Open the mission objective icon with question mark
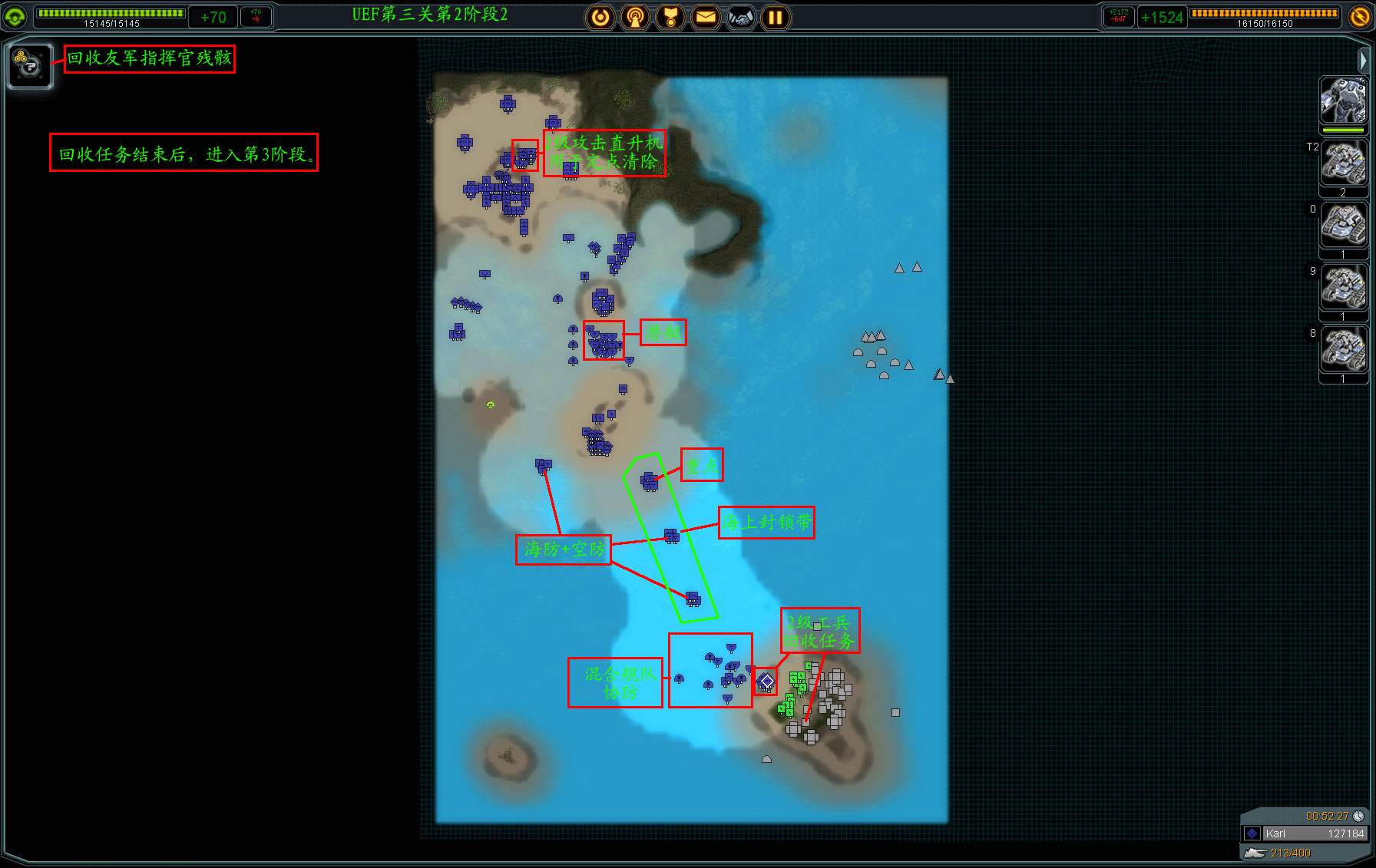This screenshot has width=1376, height=868. 30,66
